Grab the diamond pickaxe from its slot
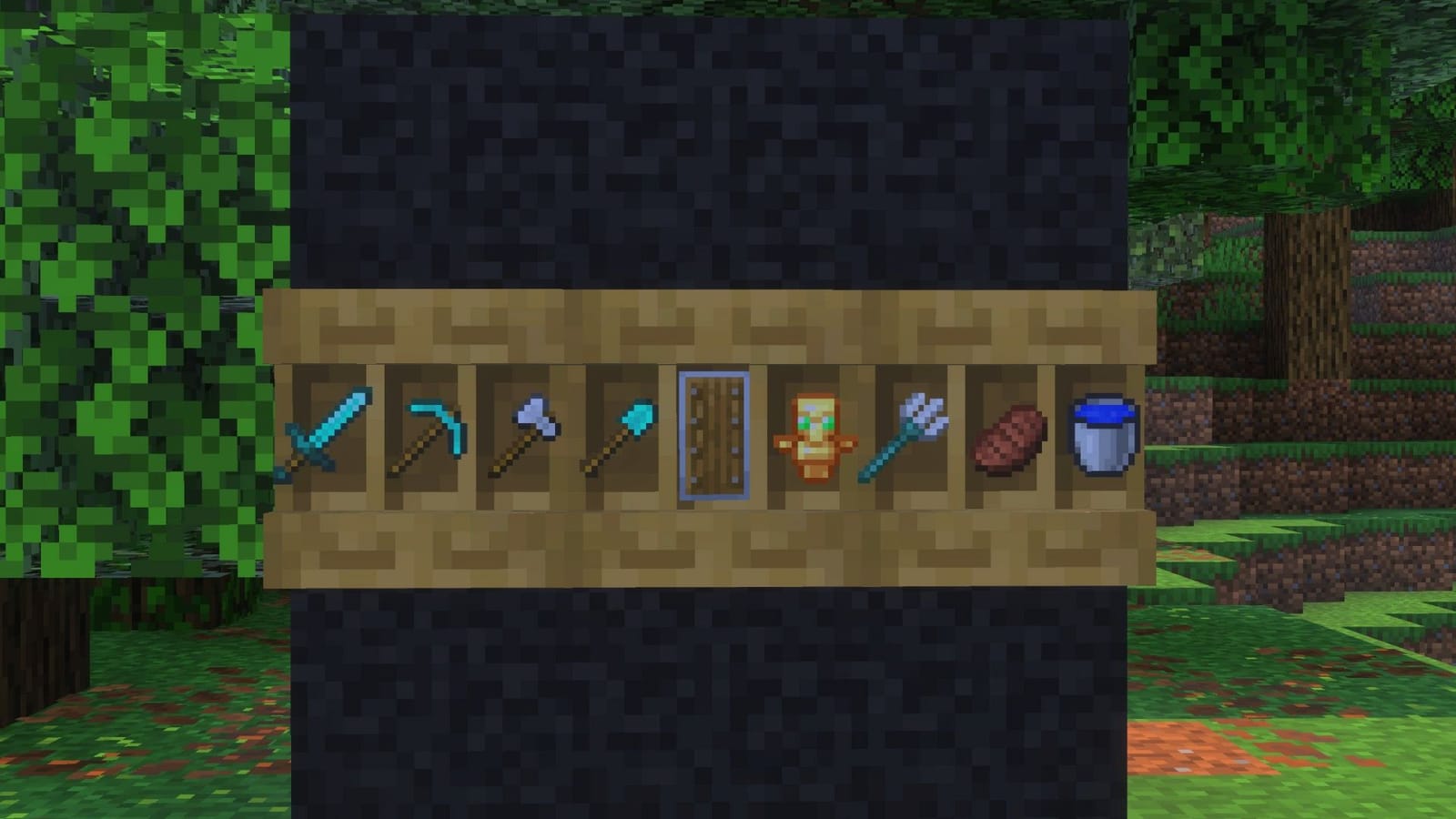This screenshot has width=1456, height=819. [x=428, y=432]
